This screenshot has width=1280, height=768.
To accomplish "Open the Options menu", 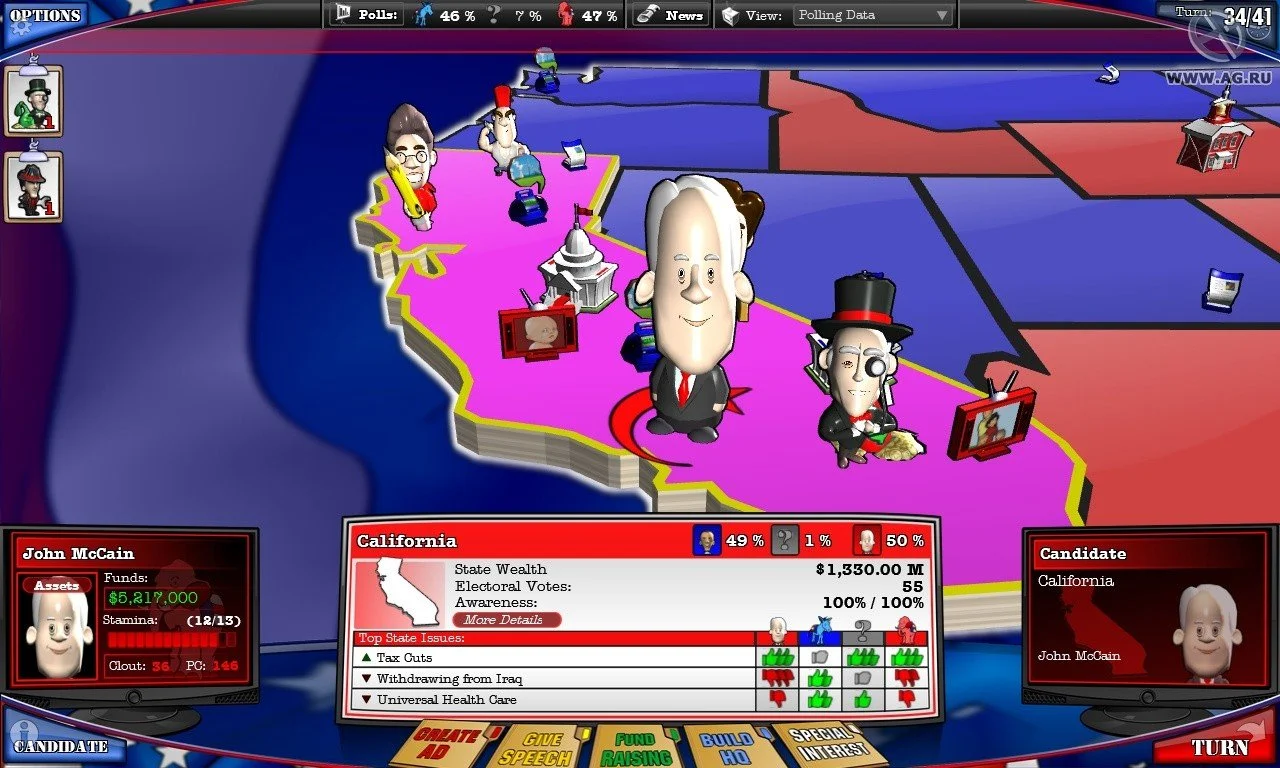I will point(44,14).
